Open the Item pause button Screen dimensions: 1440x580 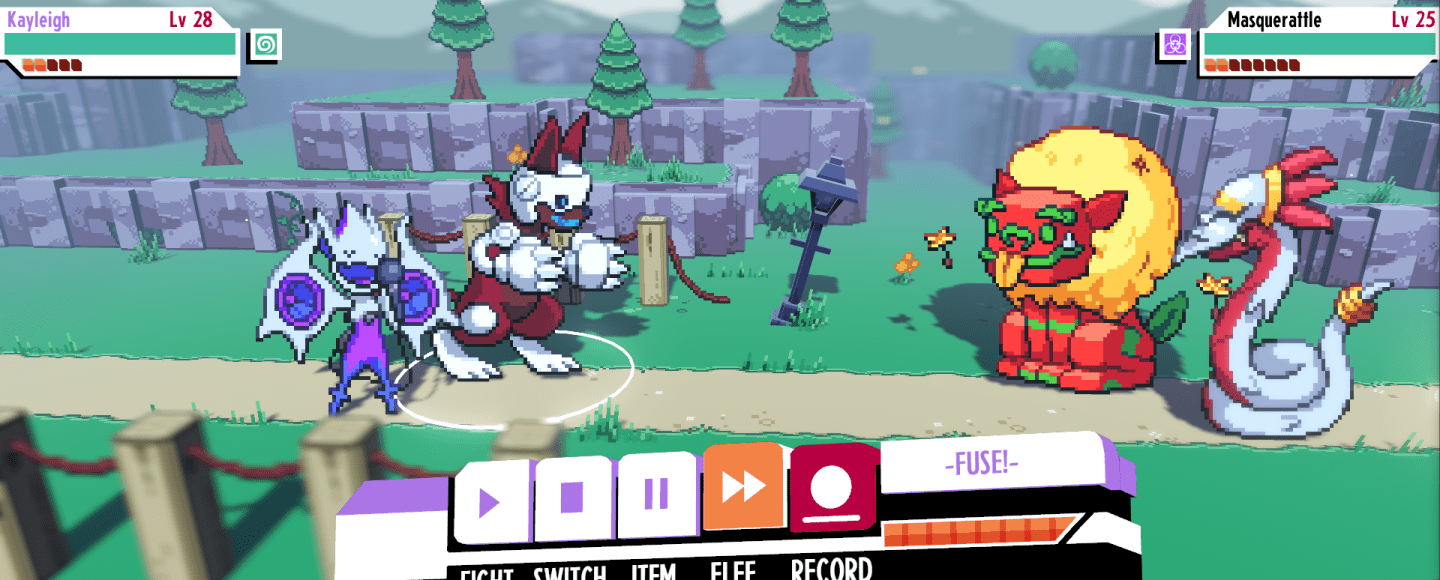[656, 492]
